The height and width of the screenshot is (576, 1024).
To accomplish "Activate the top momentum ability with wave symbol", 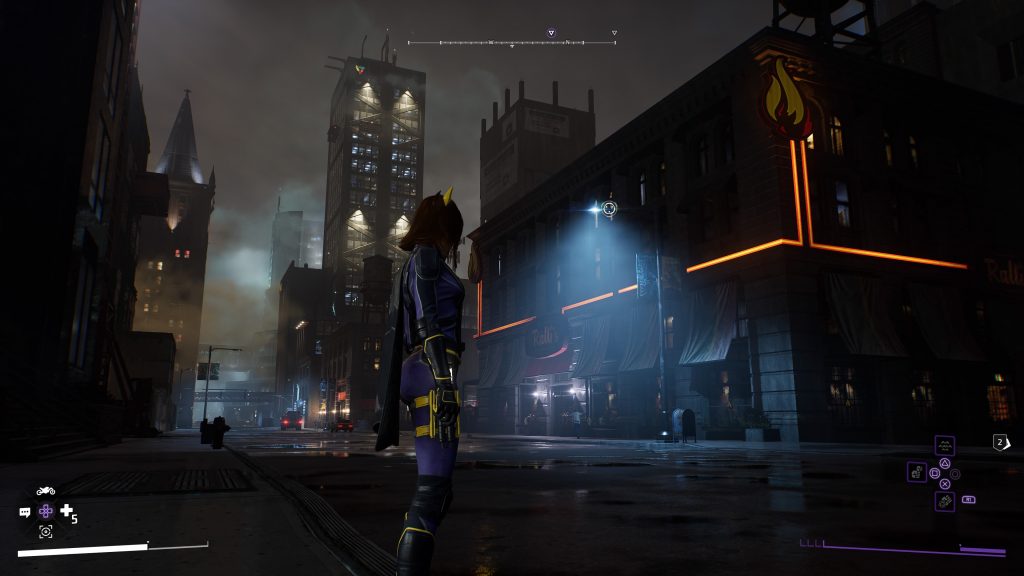I will click(x=944, y=445).
